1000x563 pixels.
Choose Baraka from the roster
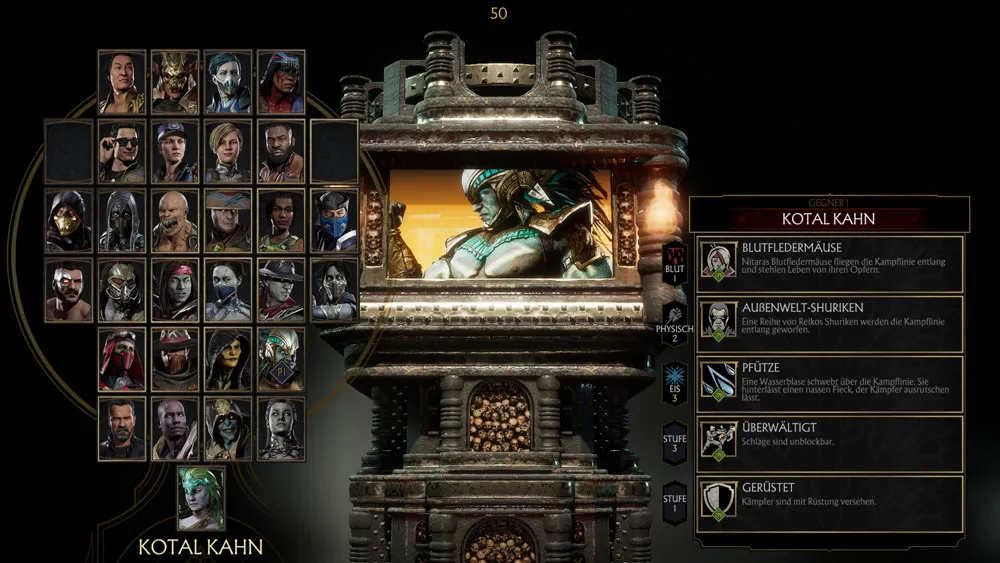[175, 221]
